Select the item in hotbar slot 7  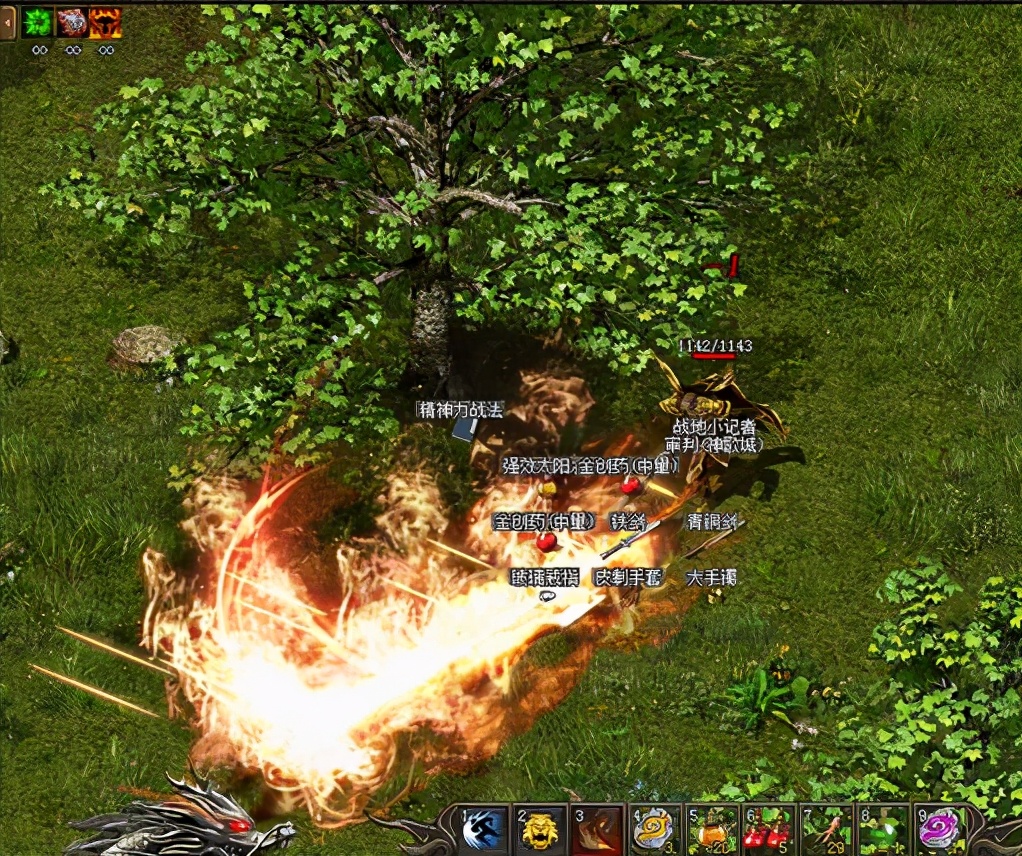[827, 830]
